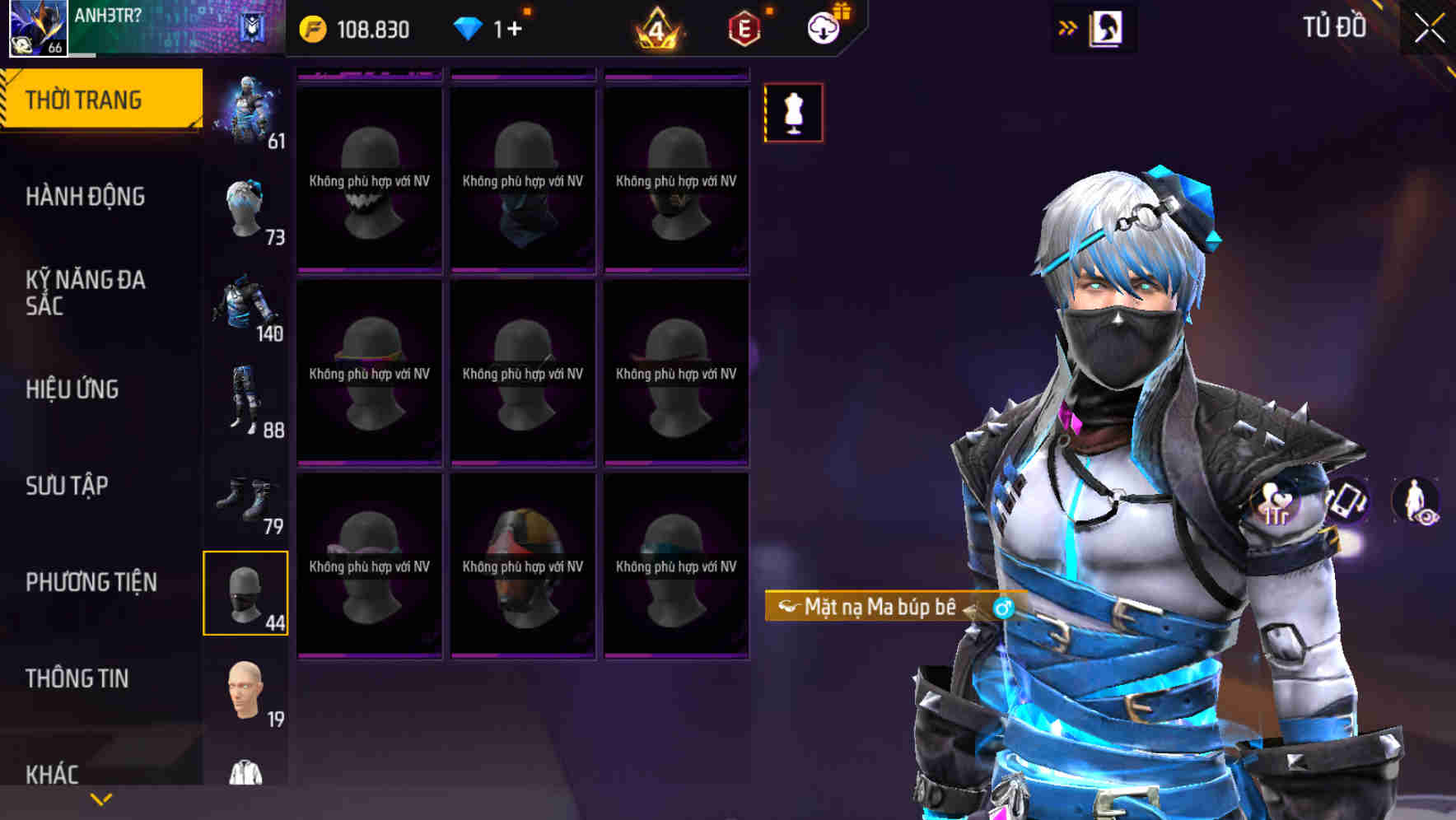Collapse the quick panel double-arrow chevron
Viewport: 1456px width, 820px height.
tap(1068, 26)
